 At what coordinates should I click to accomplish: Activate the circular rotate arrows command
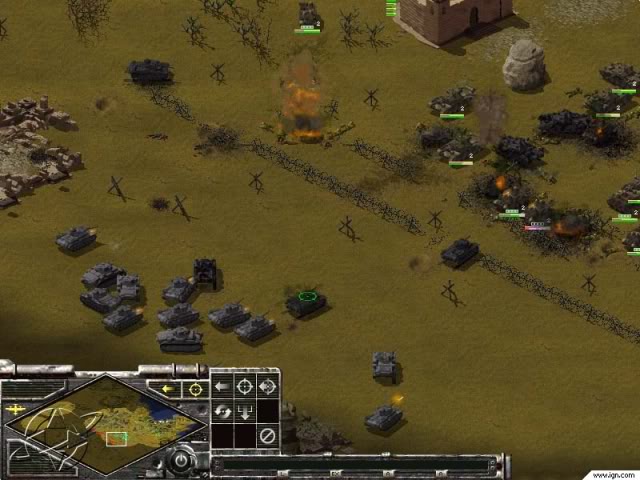pyautogui.click(x=222, y=410)
